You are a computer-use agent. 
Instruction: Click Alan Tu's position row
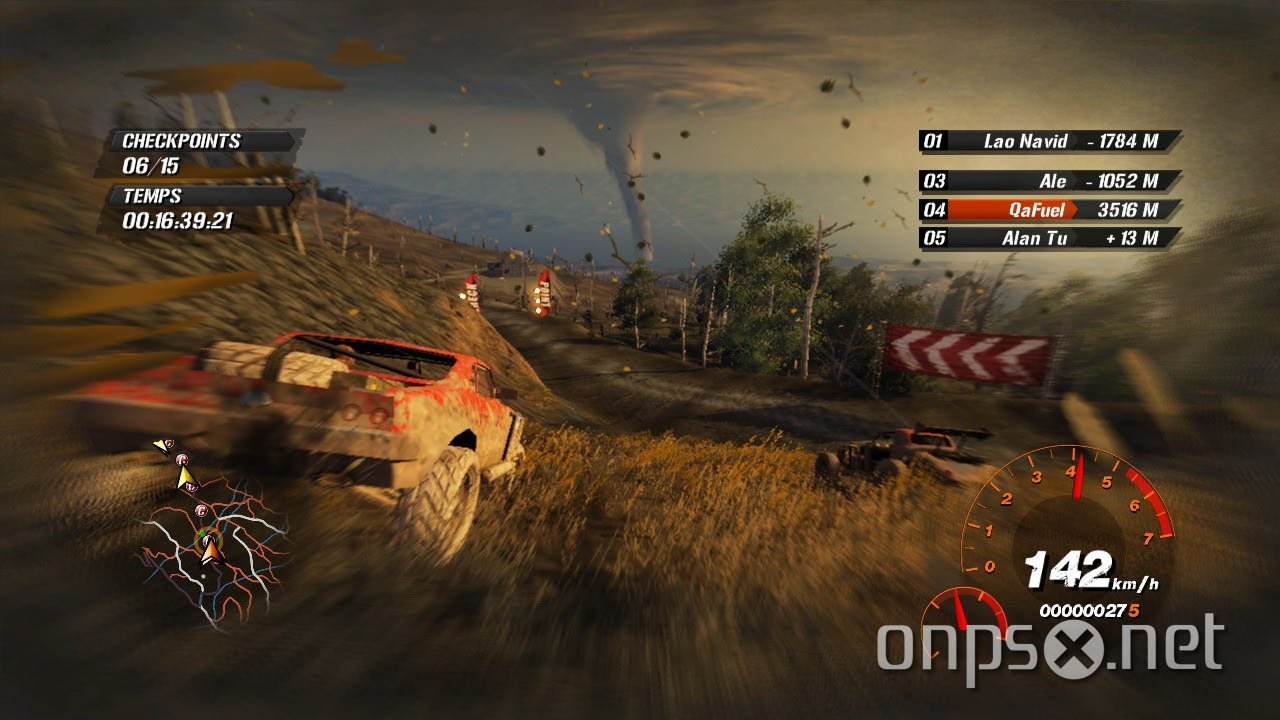(x=1050, y=238)
